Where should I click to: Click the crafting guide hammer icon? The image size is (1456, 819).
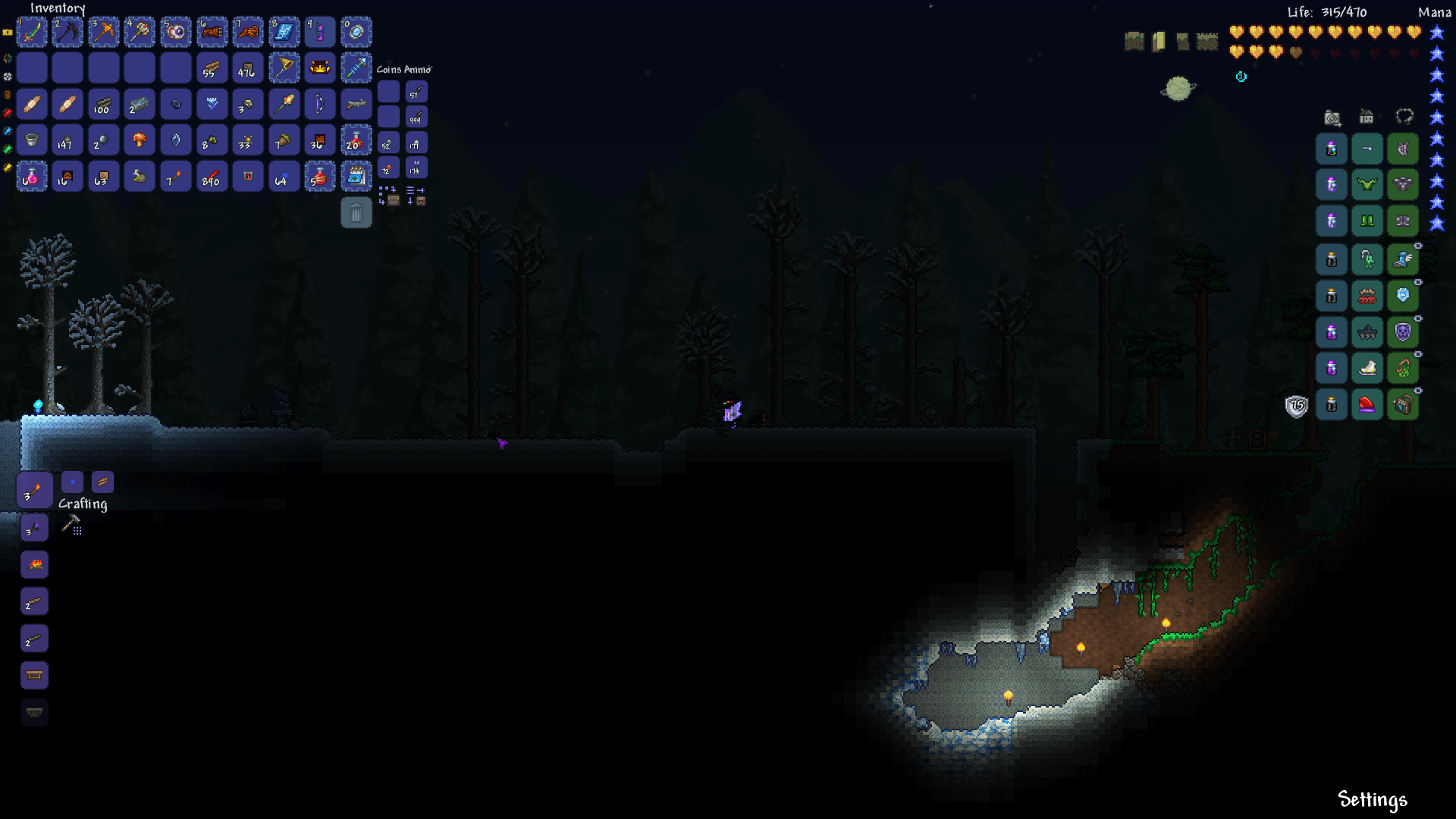(x=74, y=523)
